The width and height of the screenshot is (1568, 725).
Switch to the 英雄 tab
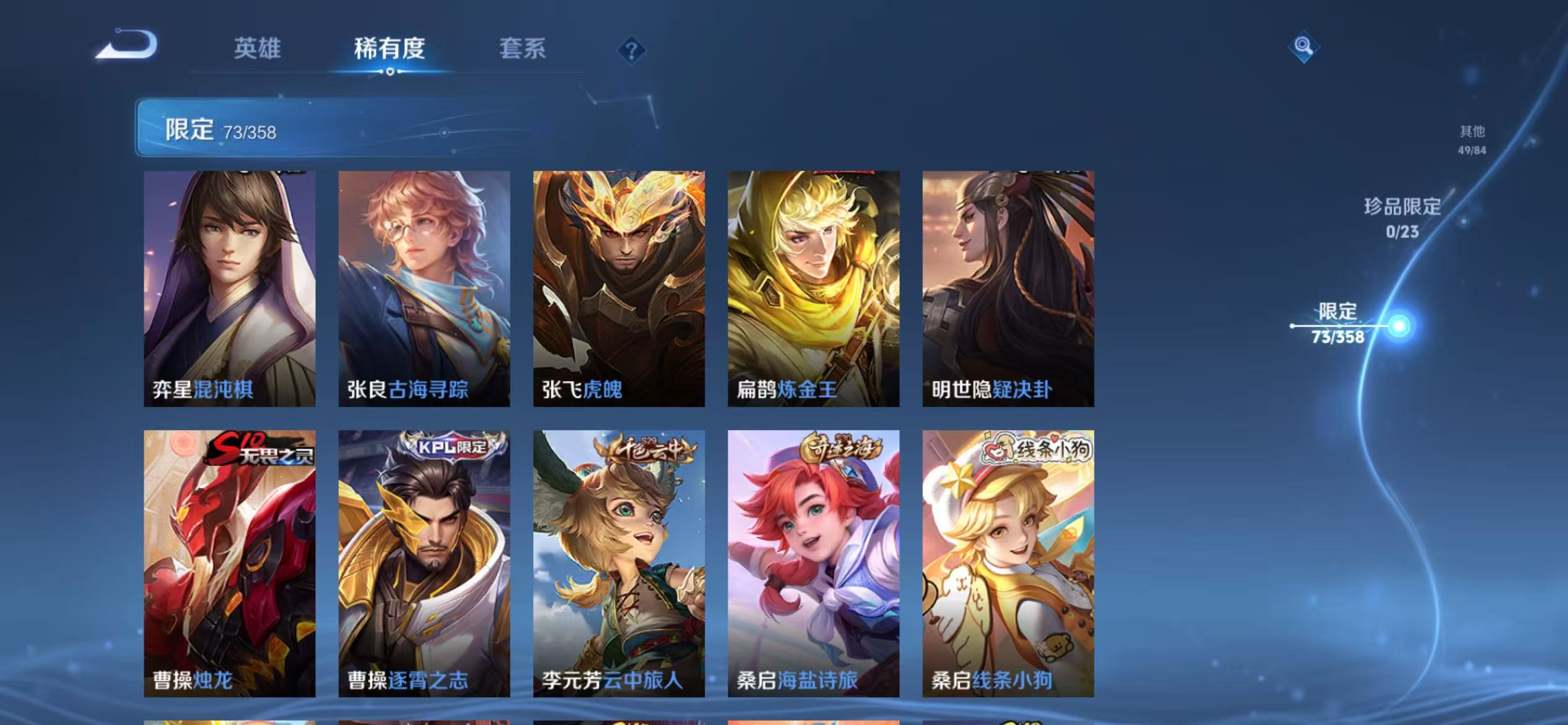point(258,48)
